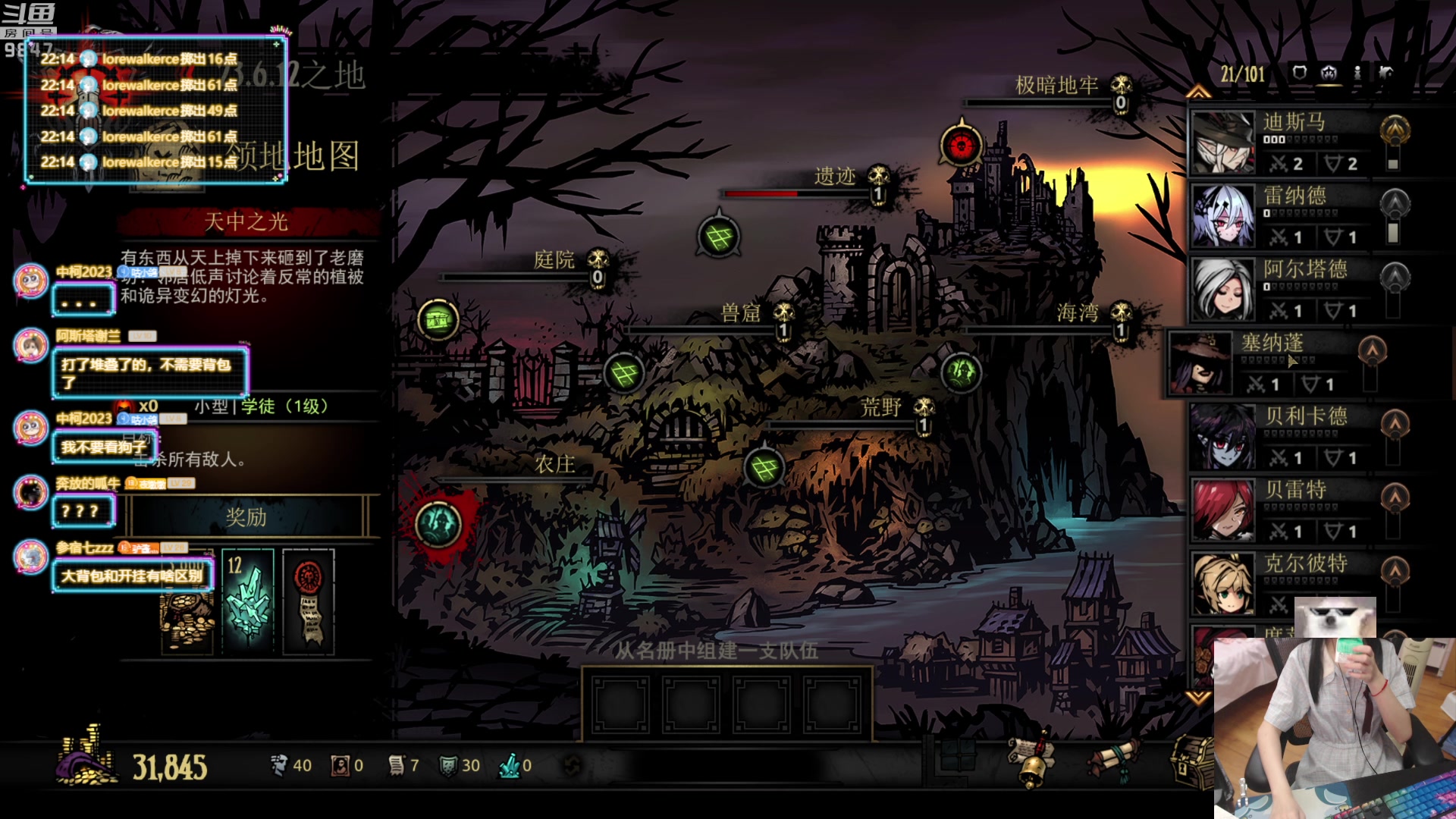1456x819 pixels.
Task: Pick the green quest marker at 海湾
Action: (961, 372)
